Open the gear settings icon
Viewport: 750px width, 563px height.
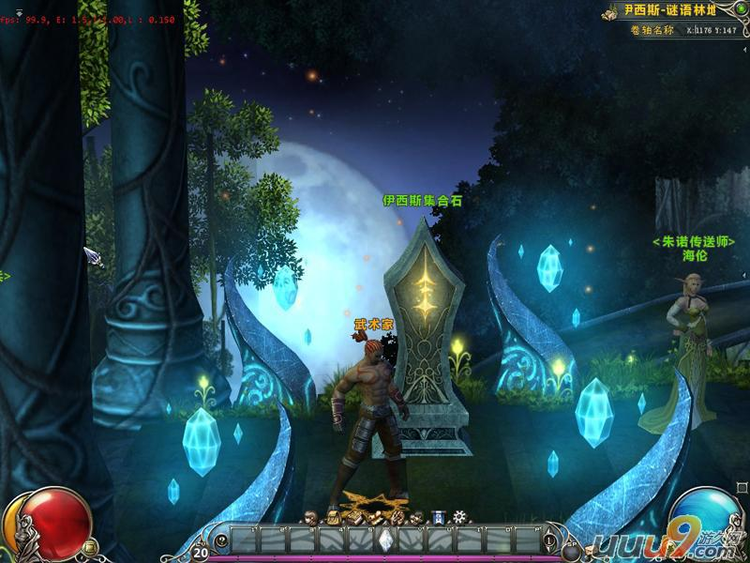pyautogui.click(x=459, y=517)
